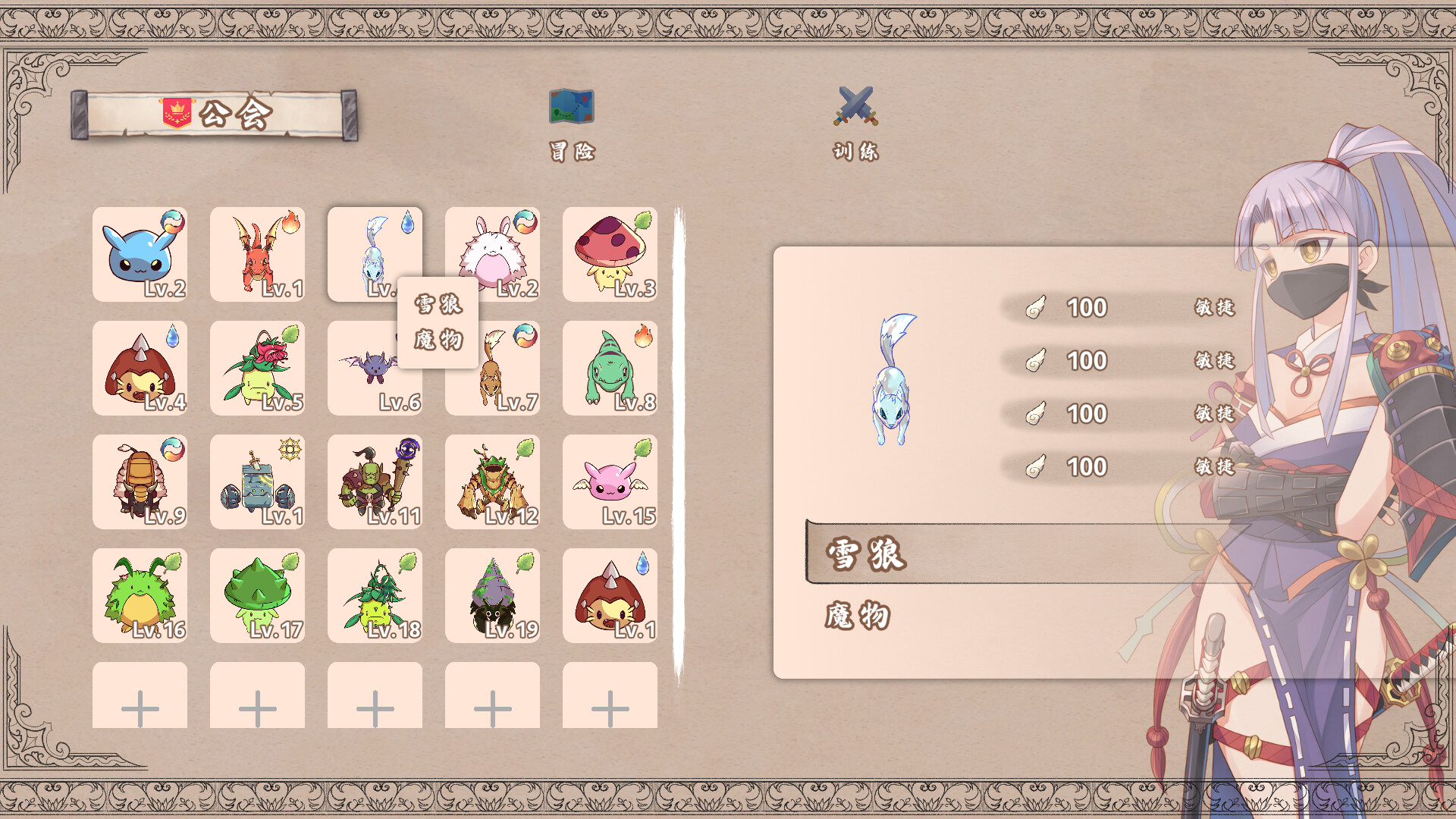
Task: Open the 训练 training tab
Action: 855,125
